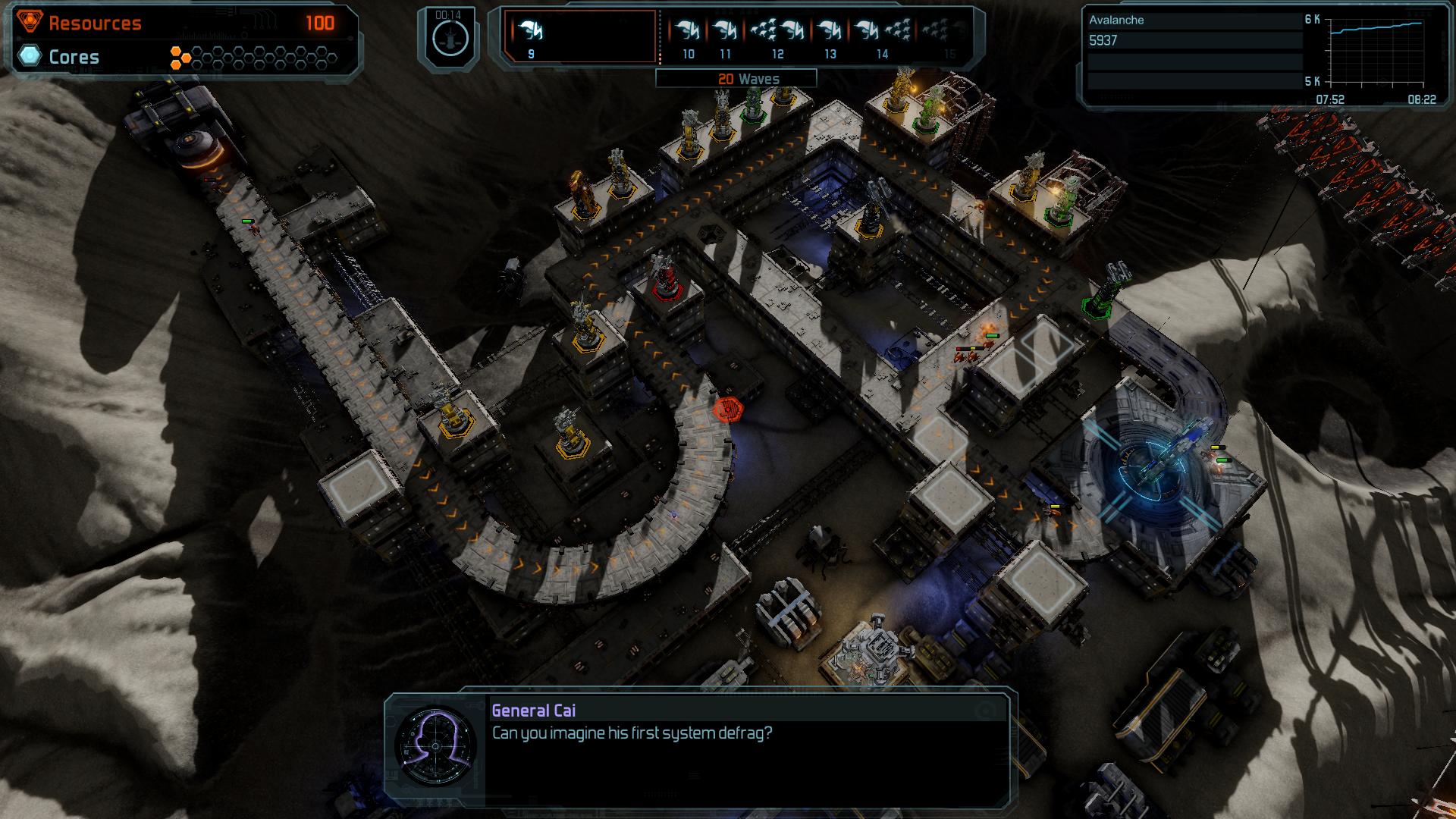
Task: Click the red enemy alert marker on the path
Action: click(730, 409)
